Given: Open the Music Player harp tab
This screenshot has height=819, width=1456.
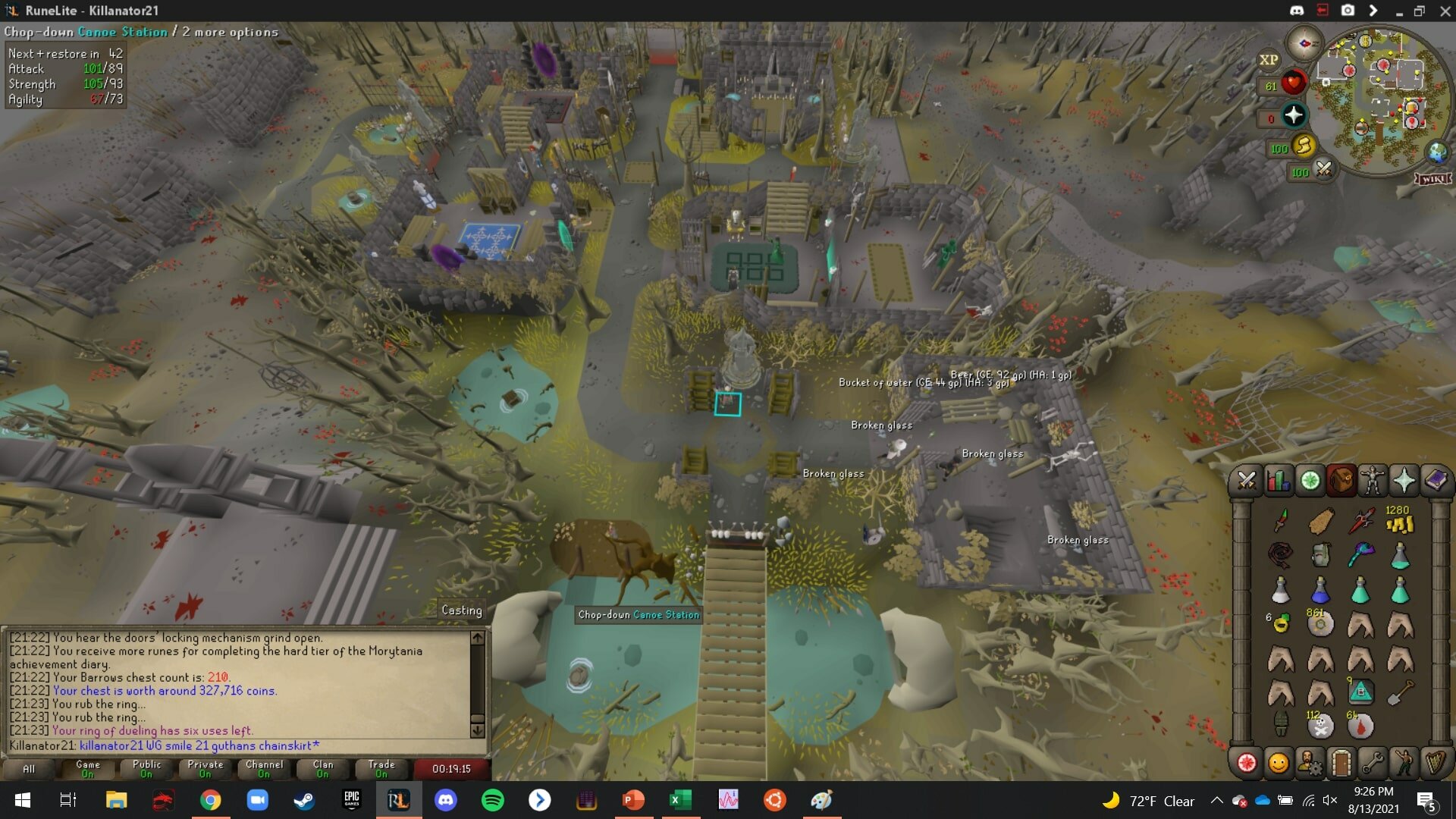Looking at the screenshot, I should [1436, 763].
